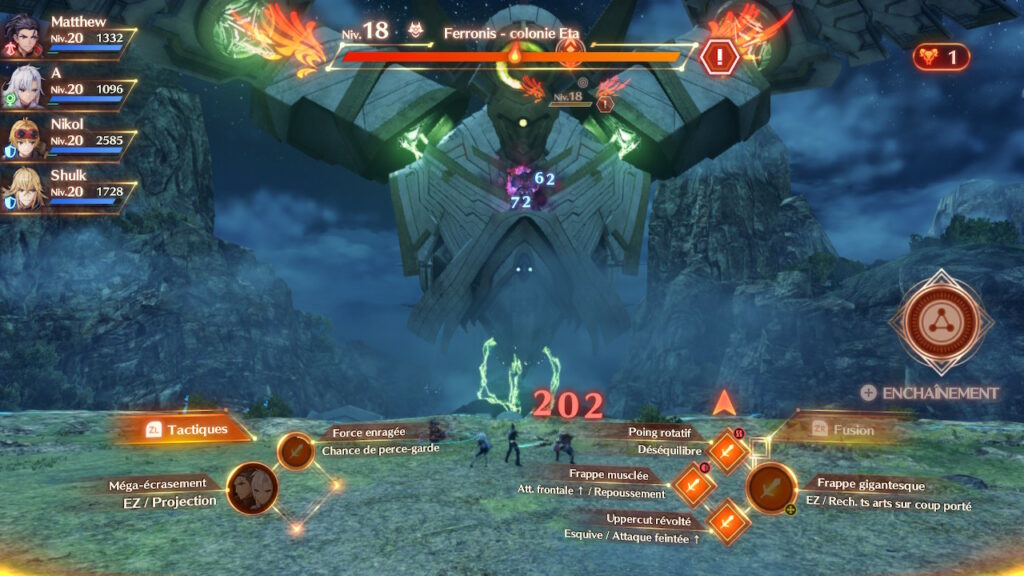This screenshot has width=1024, height=576.
Task: Unleash the Frappe gigantesque talent art
Action: (771, 489)
